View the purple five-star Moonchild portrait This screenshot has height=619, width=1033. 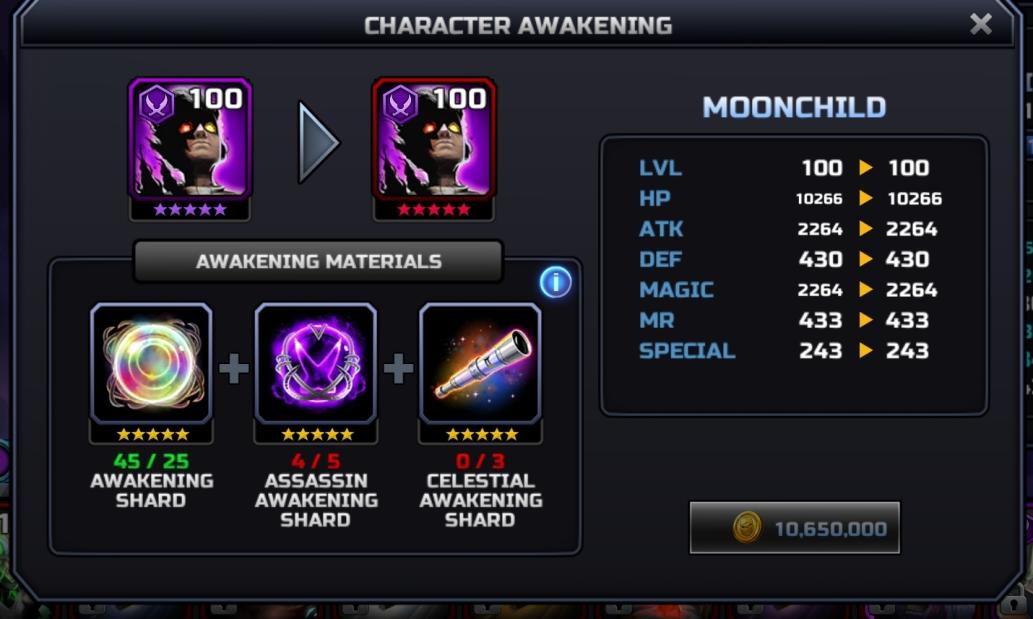[190, 140]
